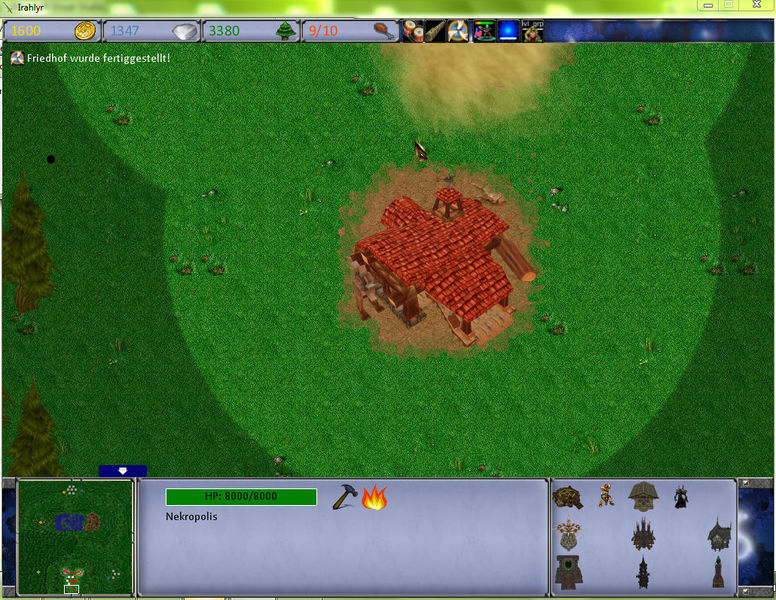Choose the dark spired cathedral building icon
The image size is (776, 600).
642,534
